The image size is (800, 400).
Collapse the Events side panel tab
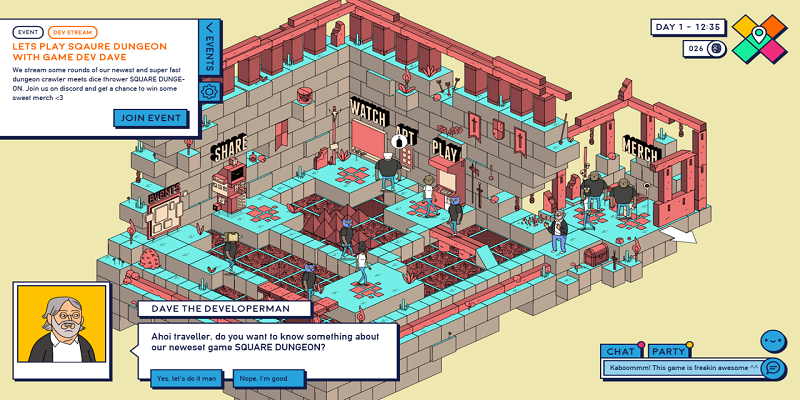coord(209,46)
